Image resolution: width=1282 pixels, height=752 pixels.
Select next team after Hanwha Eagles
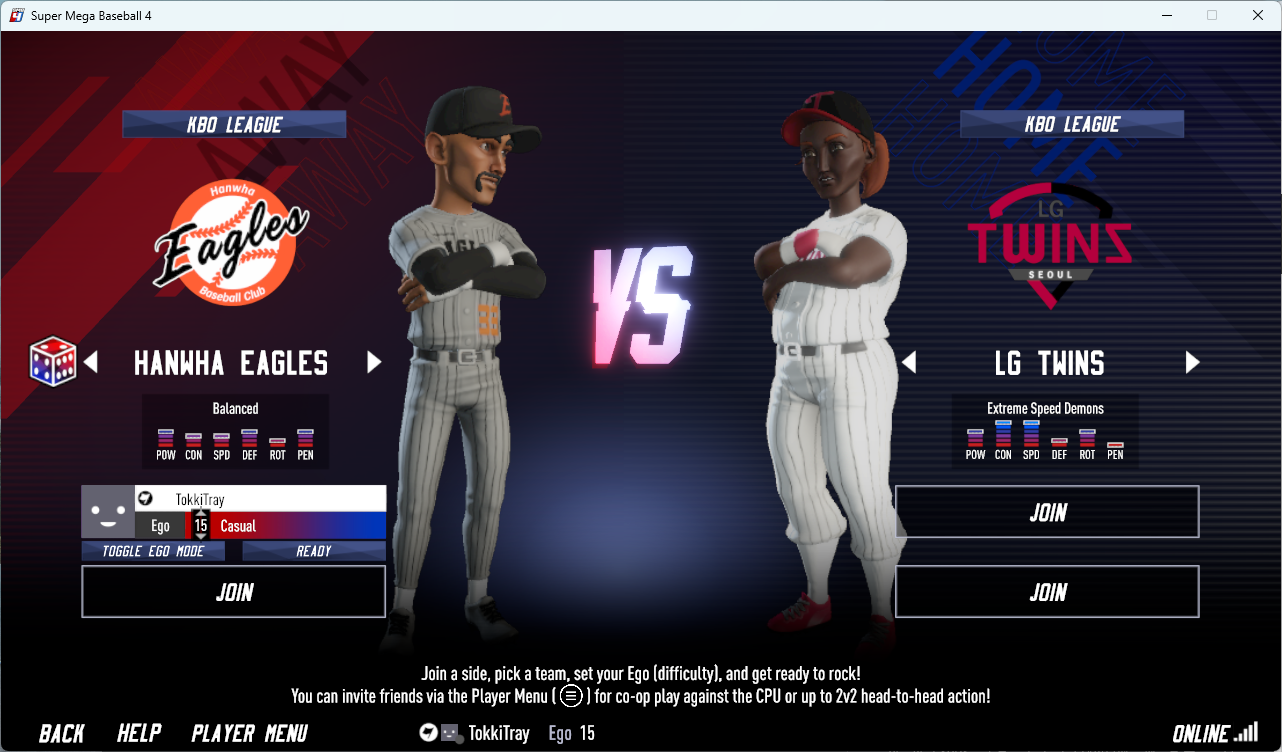tap(374, 362)
